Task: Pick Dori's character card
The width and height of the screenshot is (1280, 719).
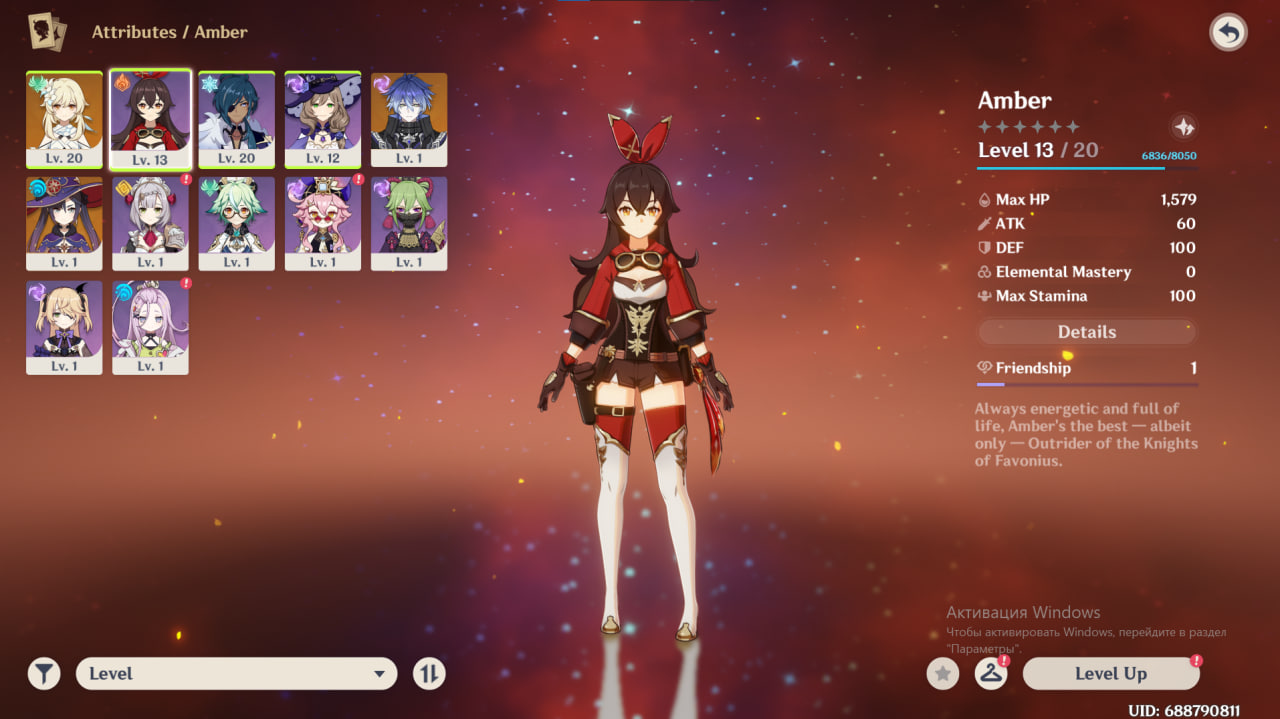Action: [322, 223]
